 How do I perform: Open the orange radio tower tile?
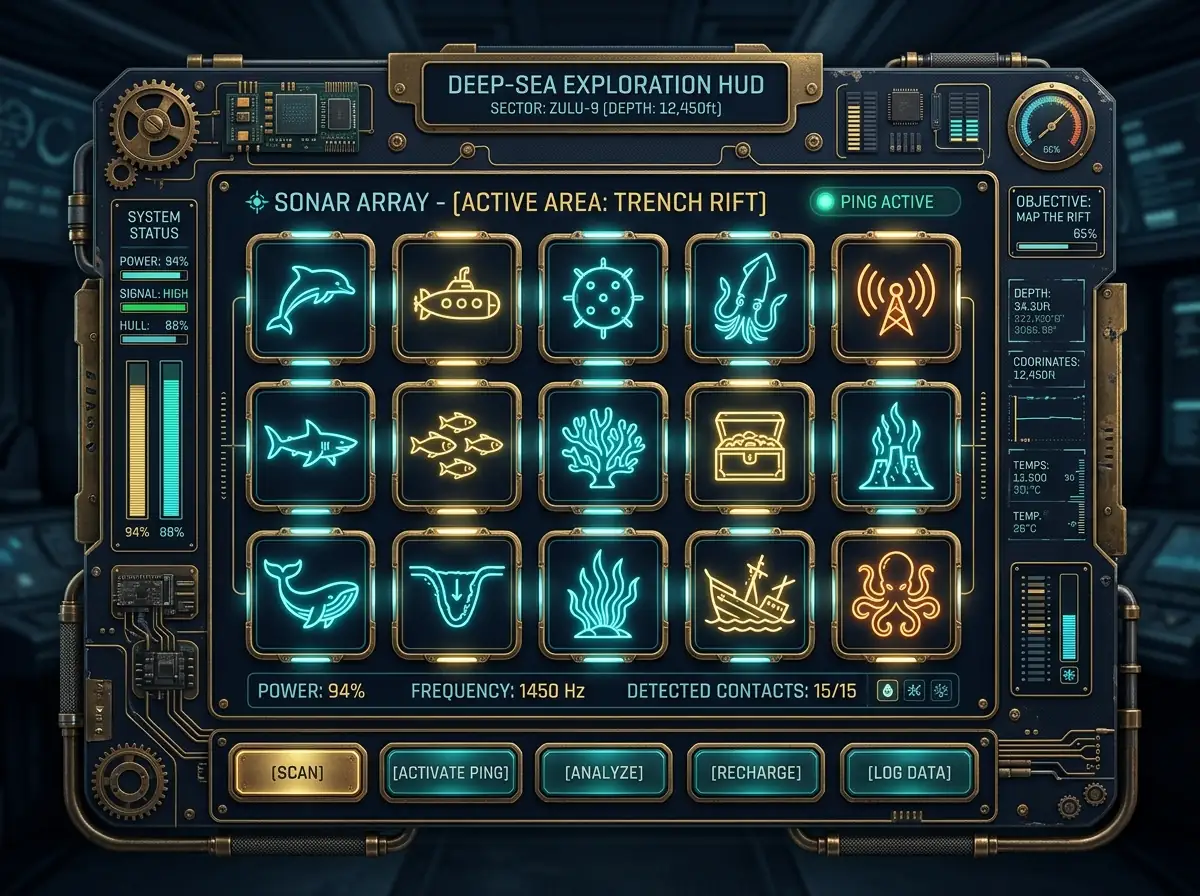(895, 296)
